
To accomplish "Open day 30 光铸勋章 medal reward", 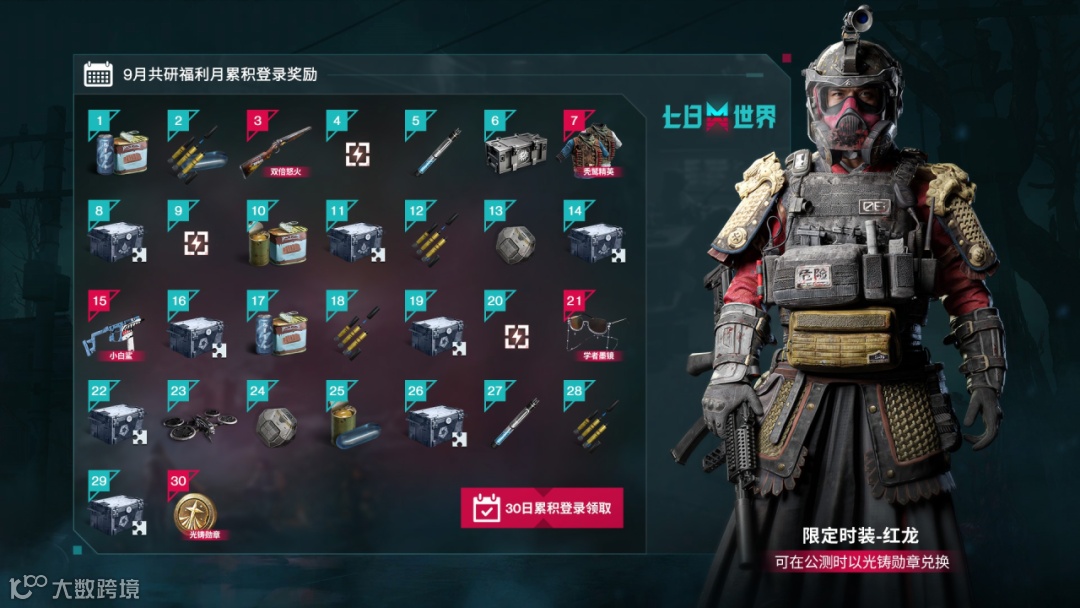I will click(x=196, y=515).
